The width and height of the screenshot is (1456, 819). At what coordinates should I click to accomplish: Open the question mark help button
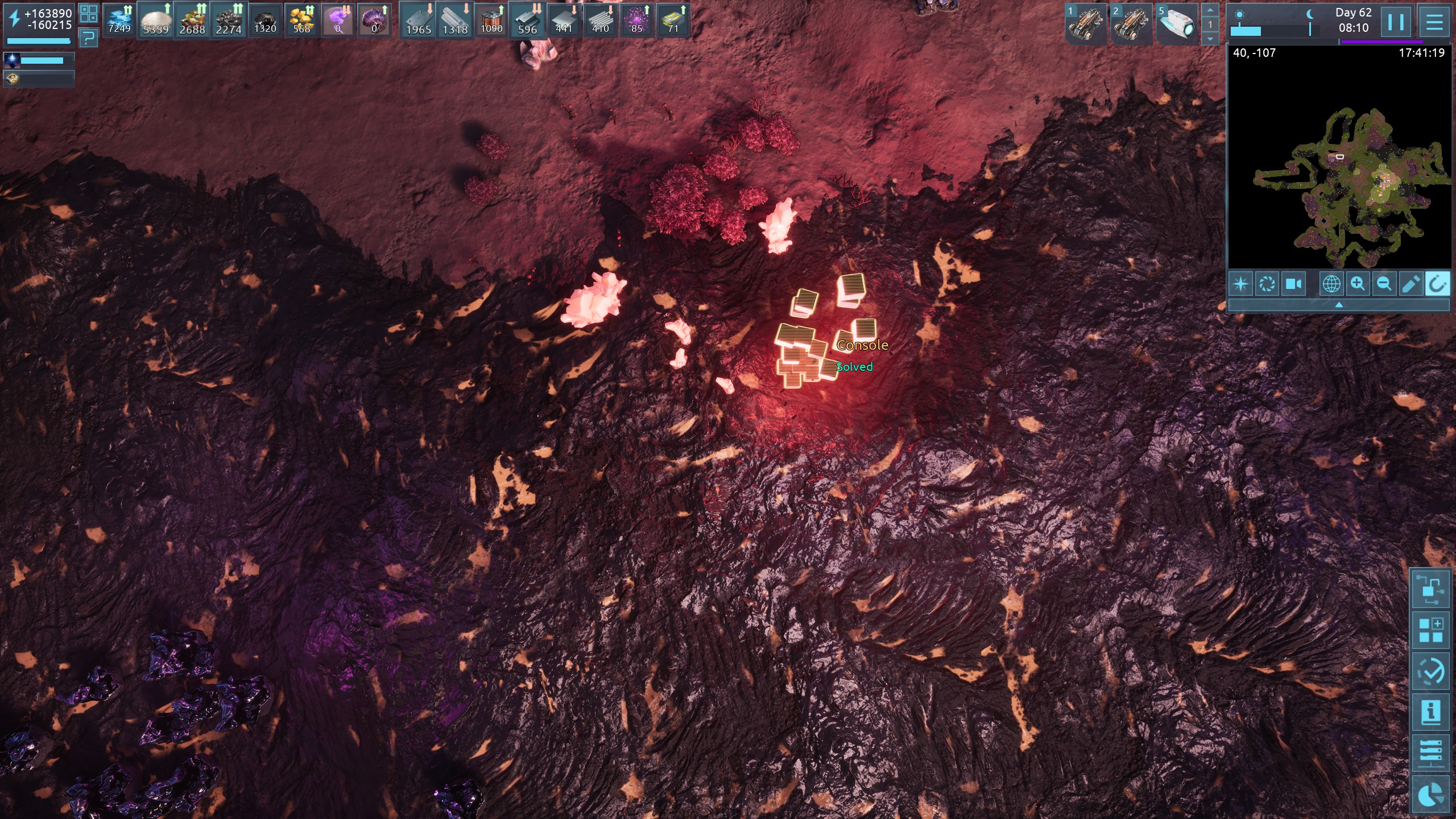[88, 38]
